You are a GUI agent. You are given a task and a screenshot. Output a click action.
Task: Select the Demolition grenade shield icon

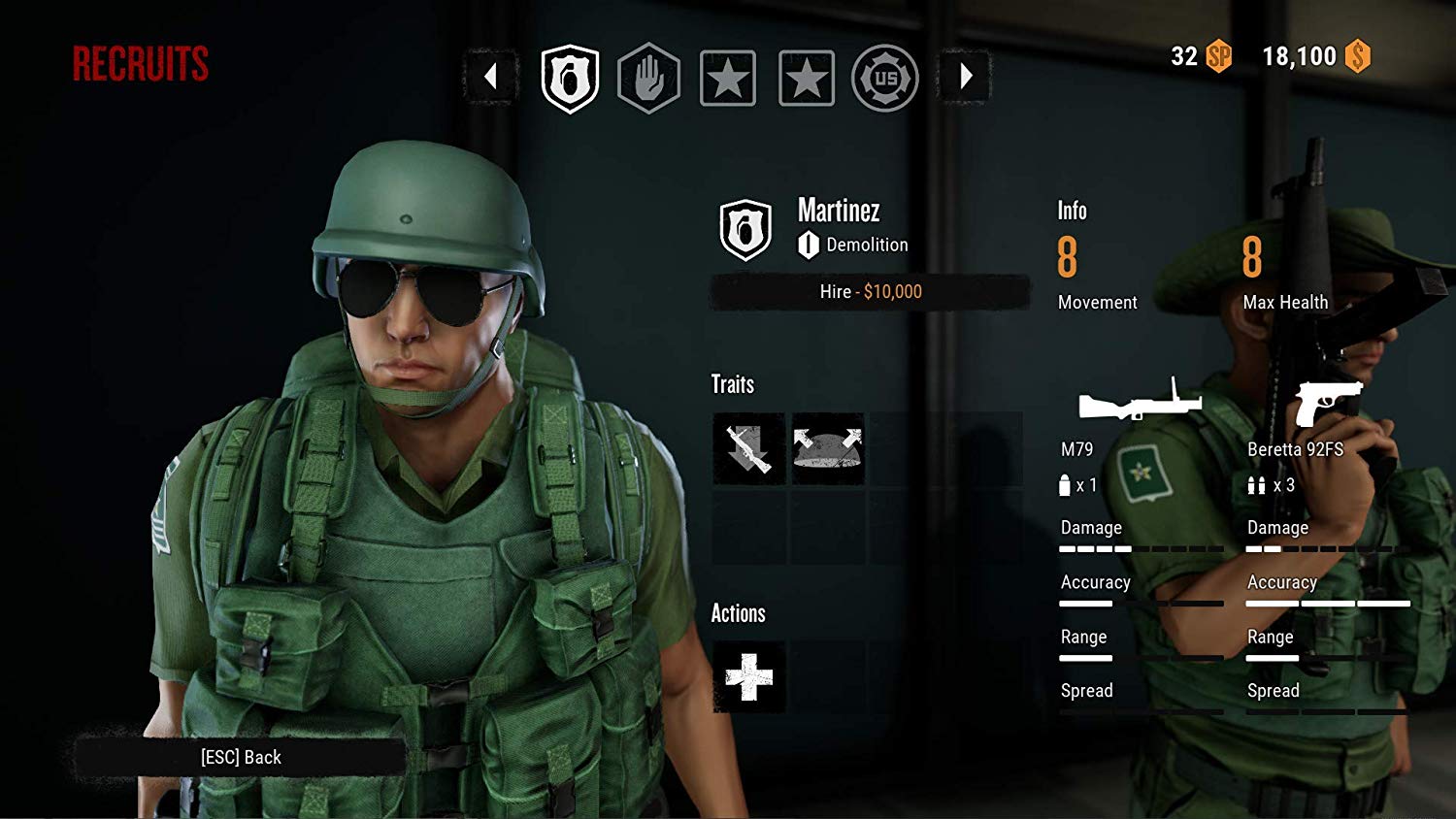pyautogui.click(x=571, y=78)
